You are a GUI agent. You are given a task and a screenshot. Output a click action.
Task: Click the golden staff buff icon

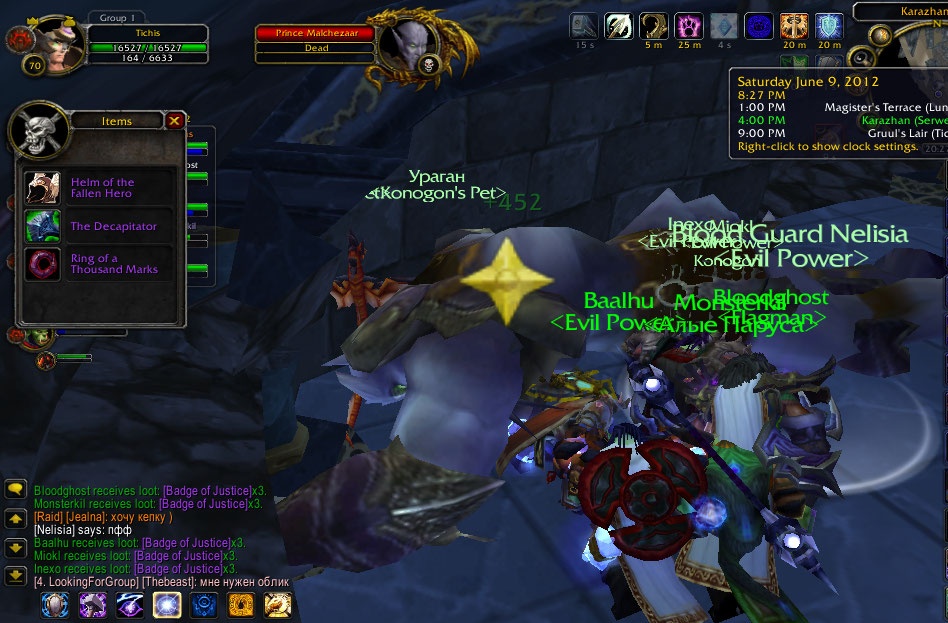(x=654, y=26)
